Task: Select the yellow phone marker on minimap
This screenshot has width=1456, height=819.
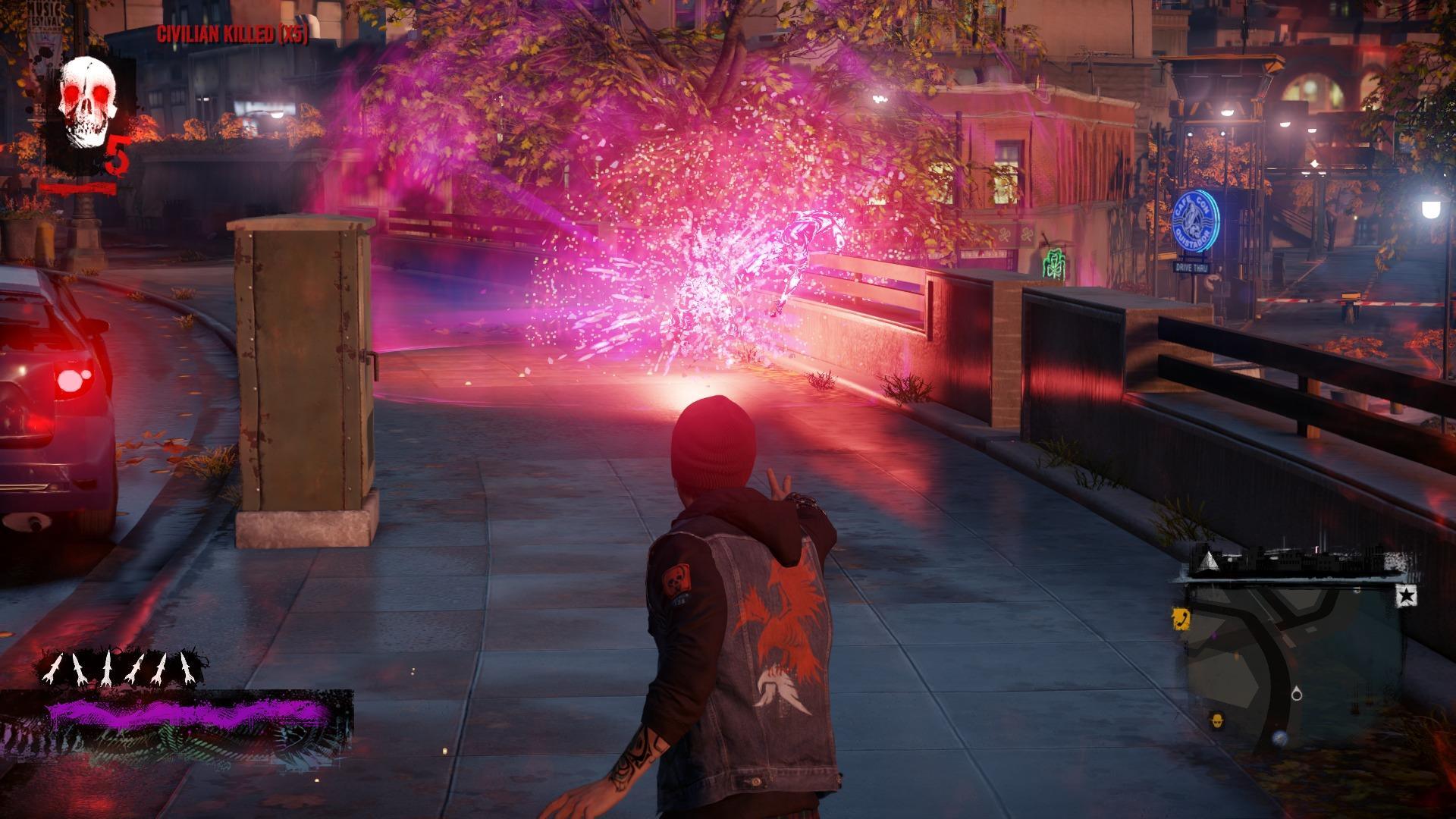Action: click(1181, 619)
